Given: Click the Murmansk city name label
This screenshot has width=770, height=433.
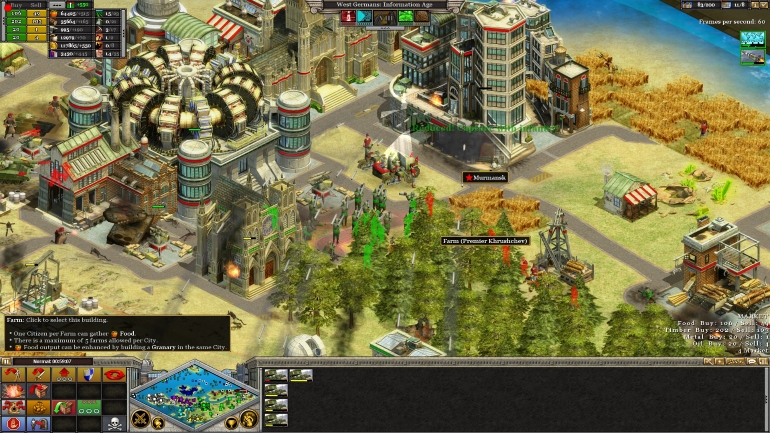Looking at the screenshot, I should (x=489, y=177).
